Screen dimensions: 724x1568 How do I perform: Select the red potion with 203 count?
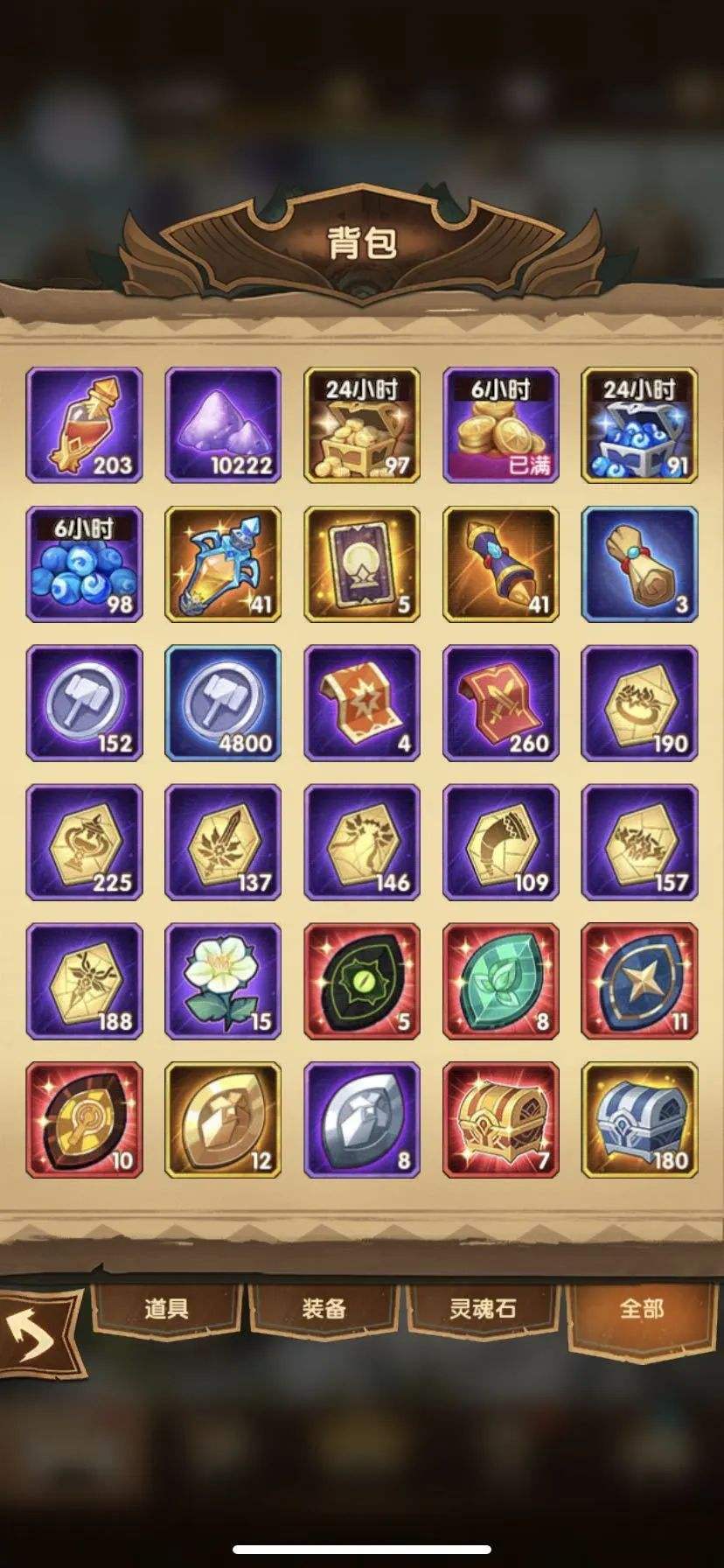pos(84,425)
